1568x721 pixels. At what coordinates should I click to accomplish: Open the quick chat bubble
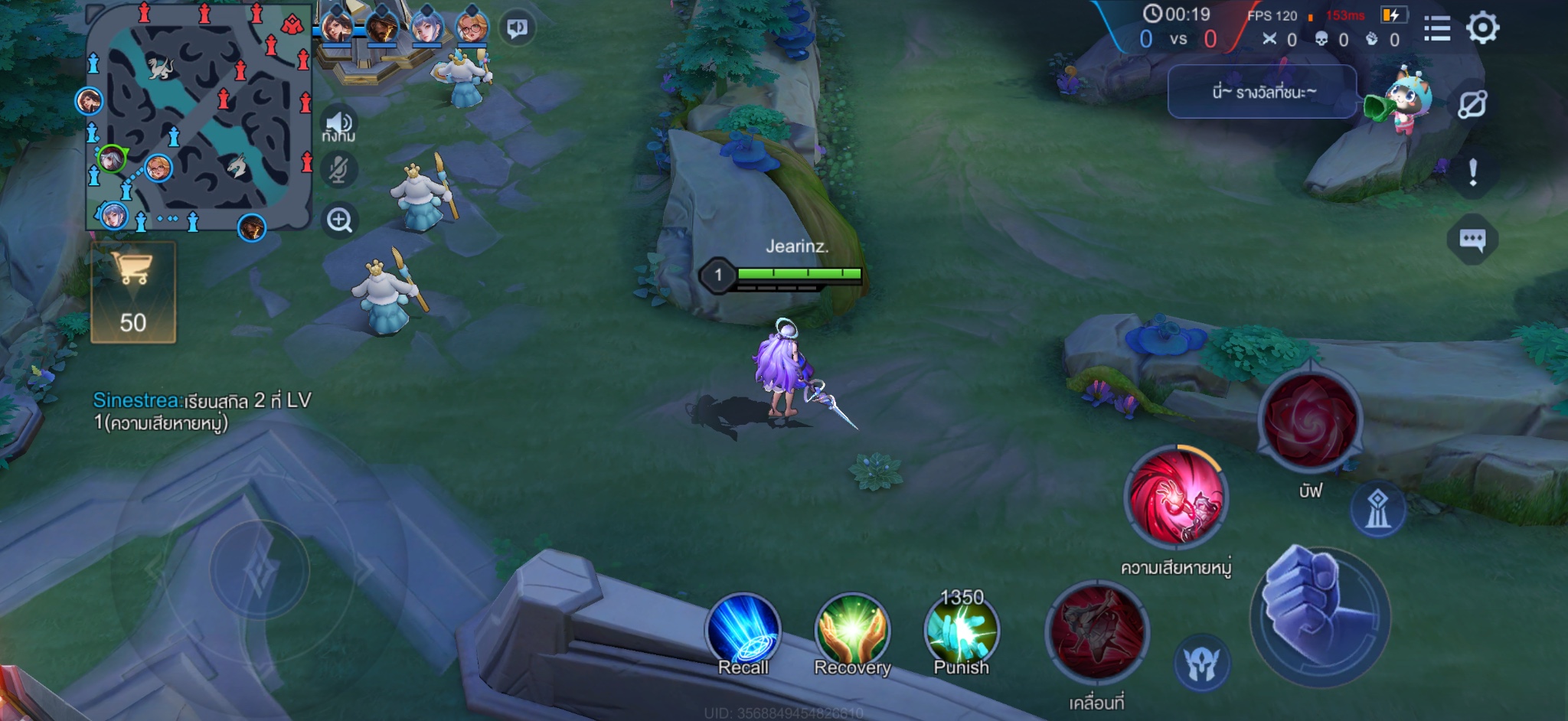click(1472, 240)
